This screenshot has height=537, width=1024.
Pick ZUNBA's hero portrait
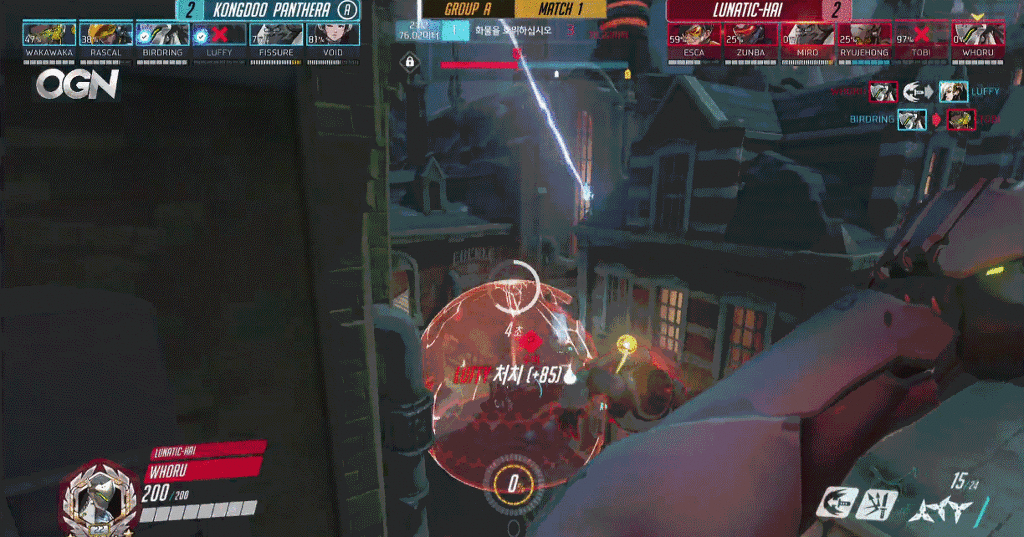tap(750, 36)
